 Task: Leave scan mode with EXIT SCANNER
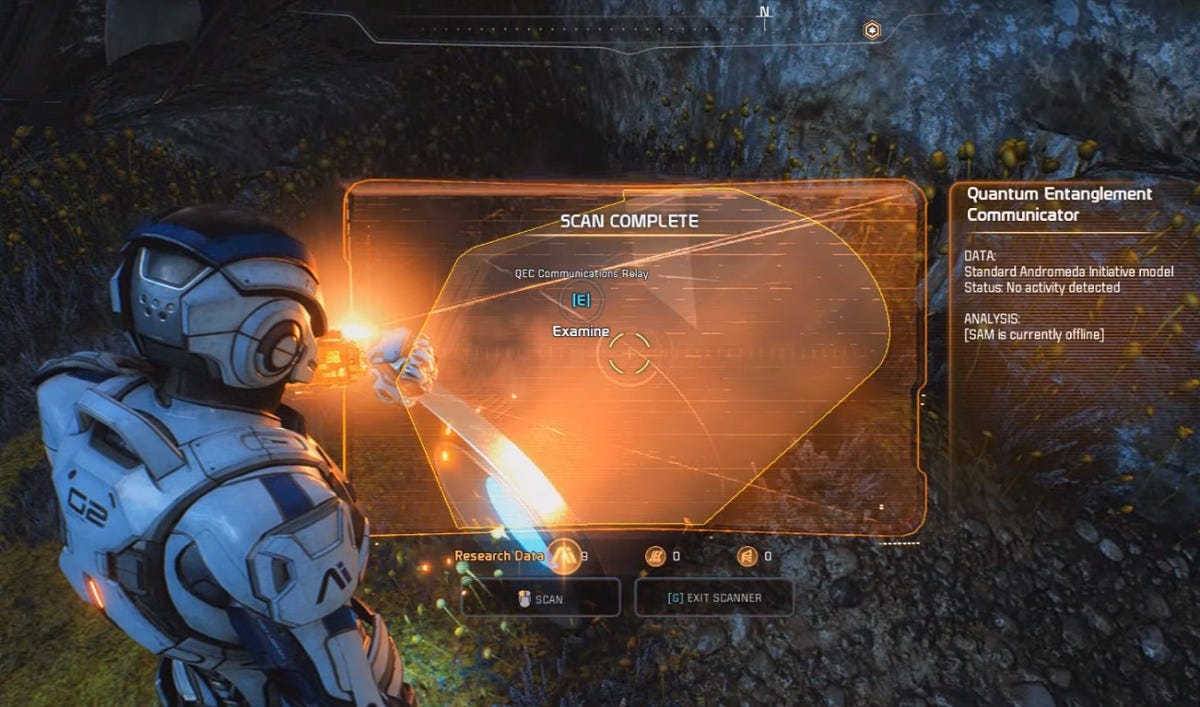(x=714, y=598)
